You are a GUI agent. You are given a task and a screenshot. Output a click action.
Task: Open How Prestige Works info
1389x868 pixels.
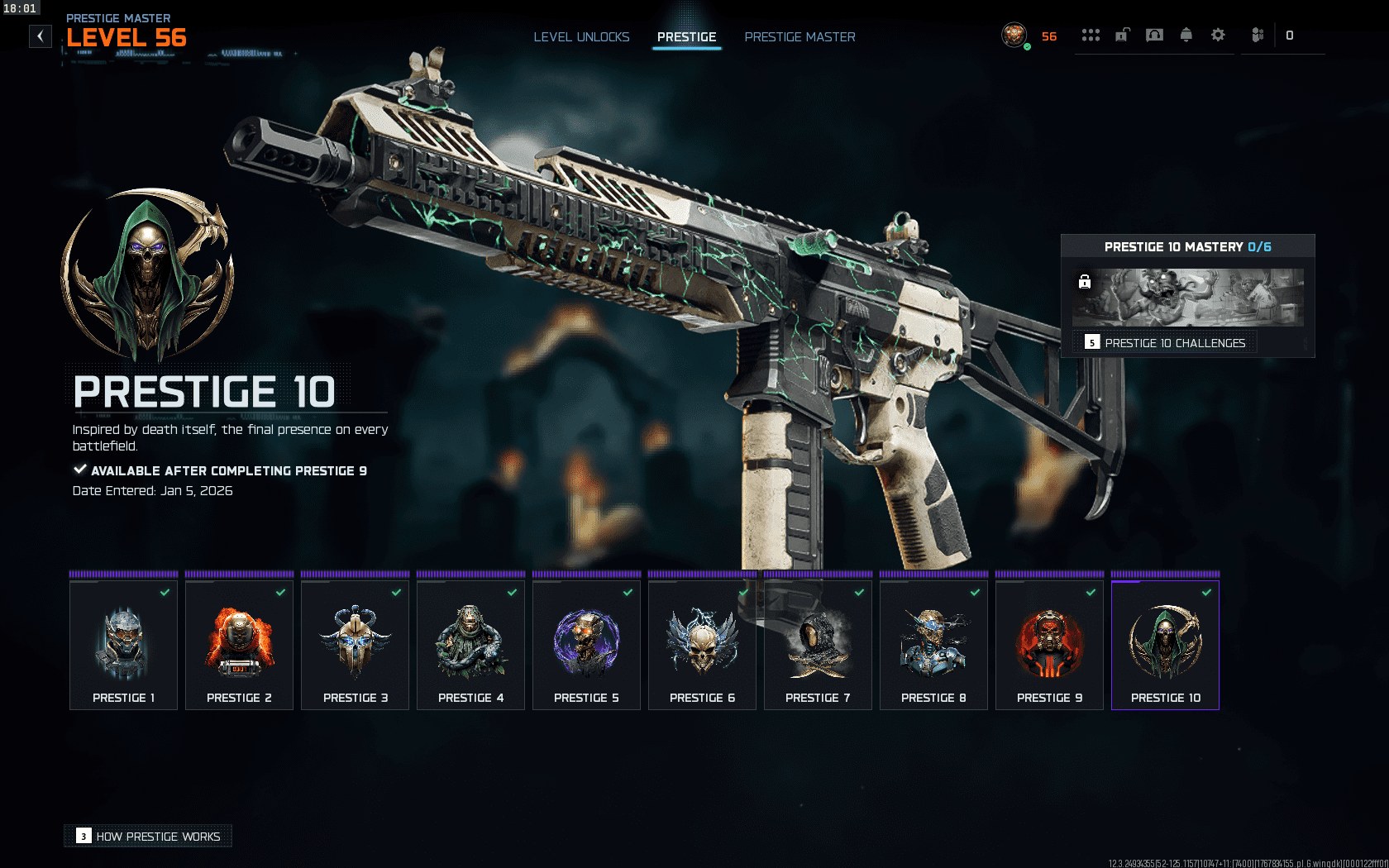(149, 837)
